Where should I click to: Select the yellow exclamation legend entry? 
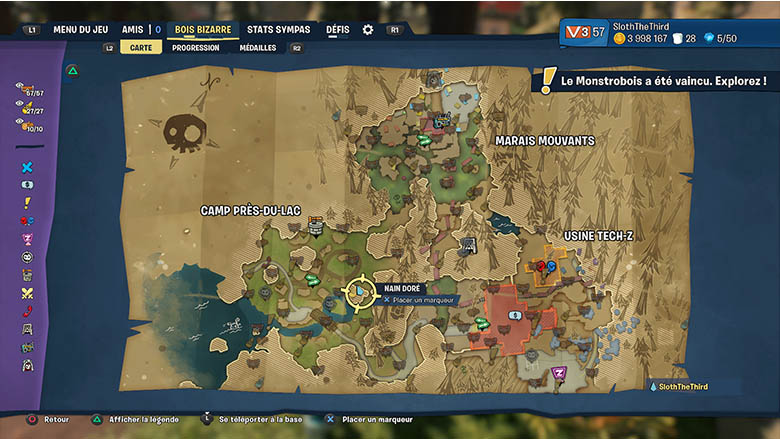coord(27,203)
